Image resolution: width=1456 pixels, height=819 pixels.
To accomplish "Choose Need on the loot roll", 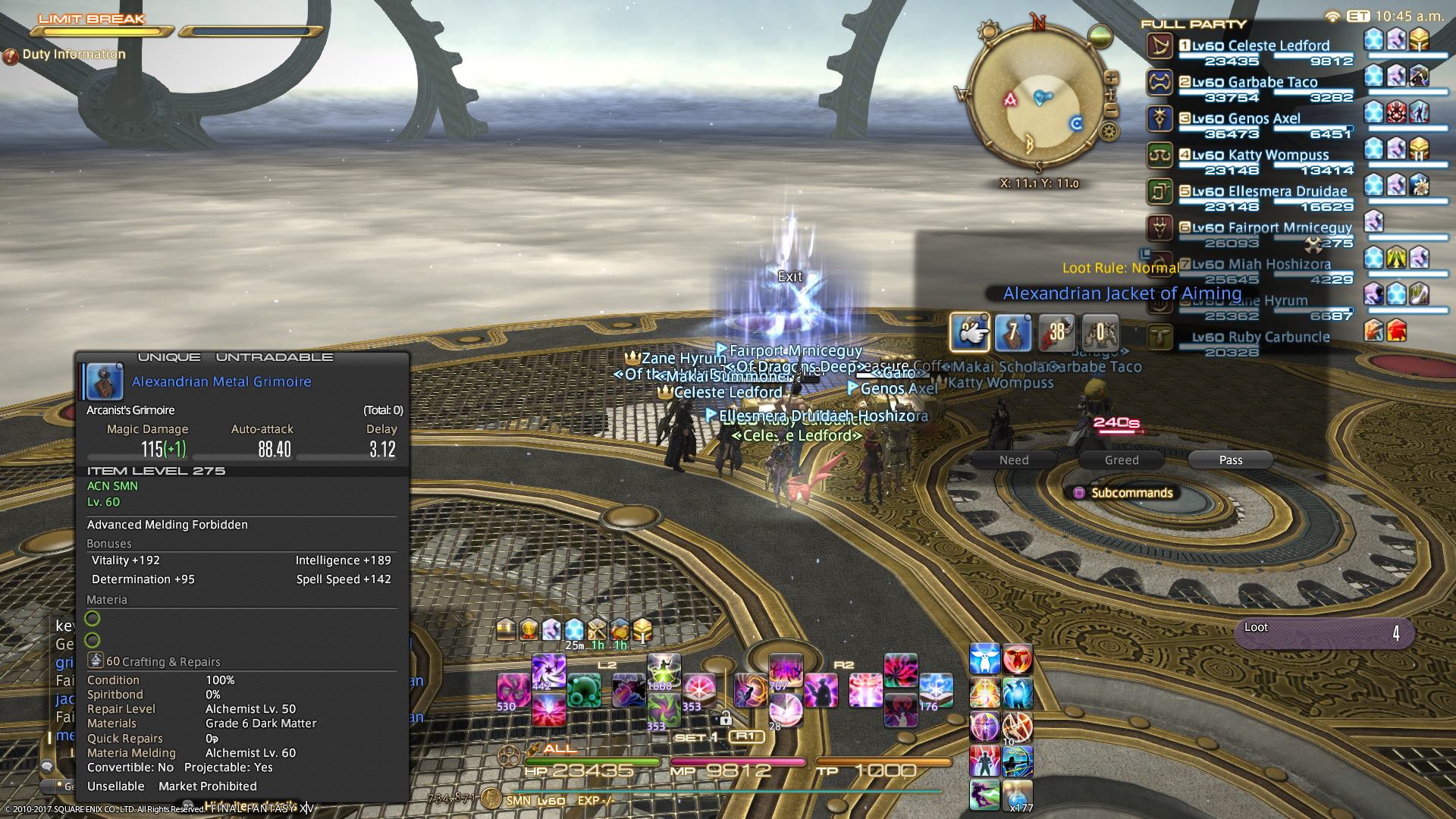I will point(1014,460).
